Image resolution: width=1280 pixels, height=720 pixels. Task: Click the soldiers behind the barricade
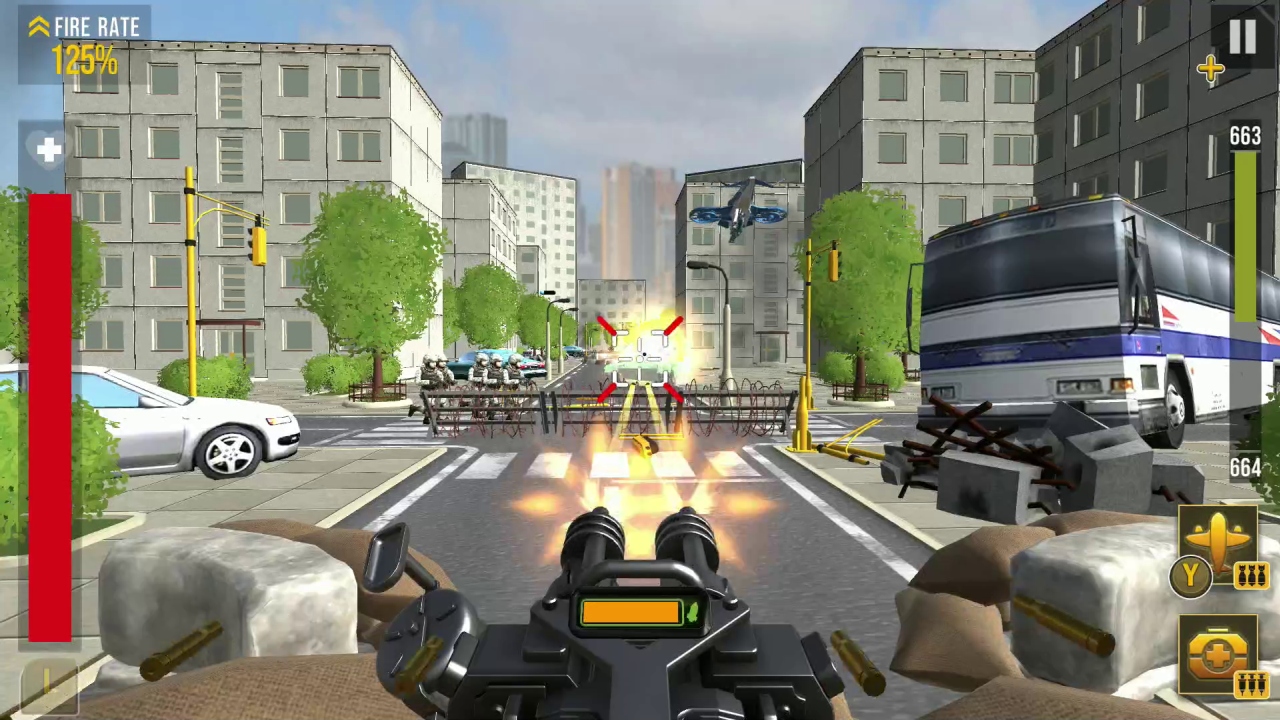pyautogui.click(x=480, y=375)
